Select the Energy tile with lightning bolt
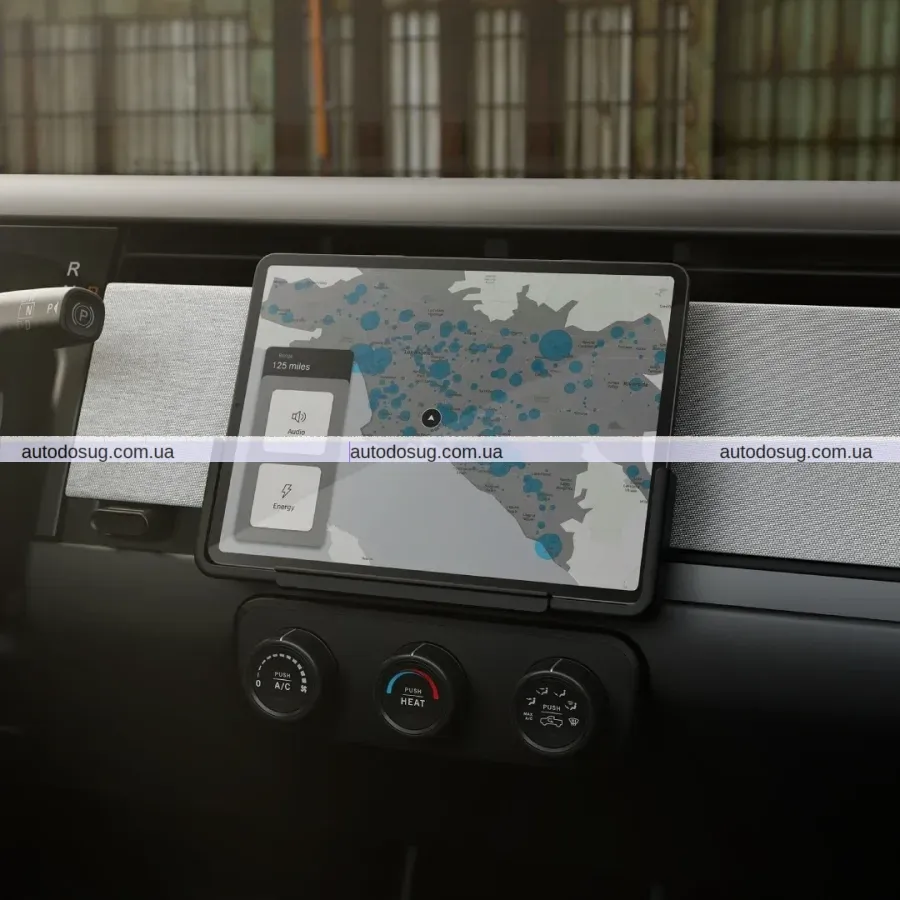900x900 pixels. tap(285, 498)
